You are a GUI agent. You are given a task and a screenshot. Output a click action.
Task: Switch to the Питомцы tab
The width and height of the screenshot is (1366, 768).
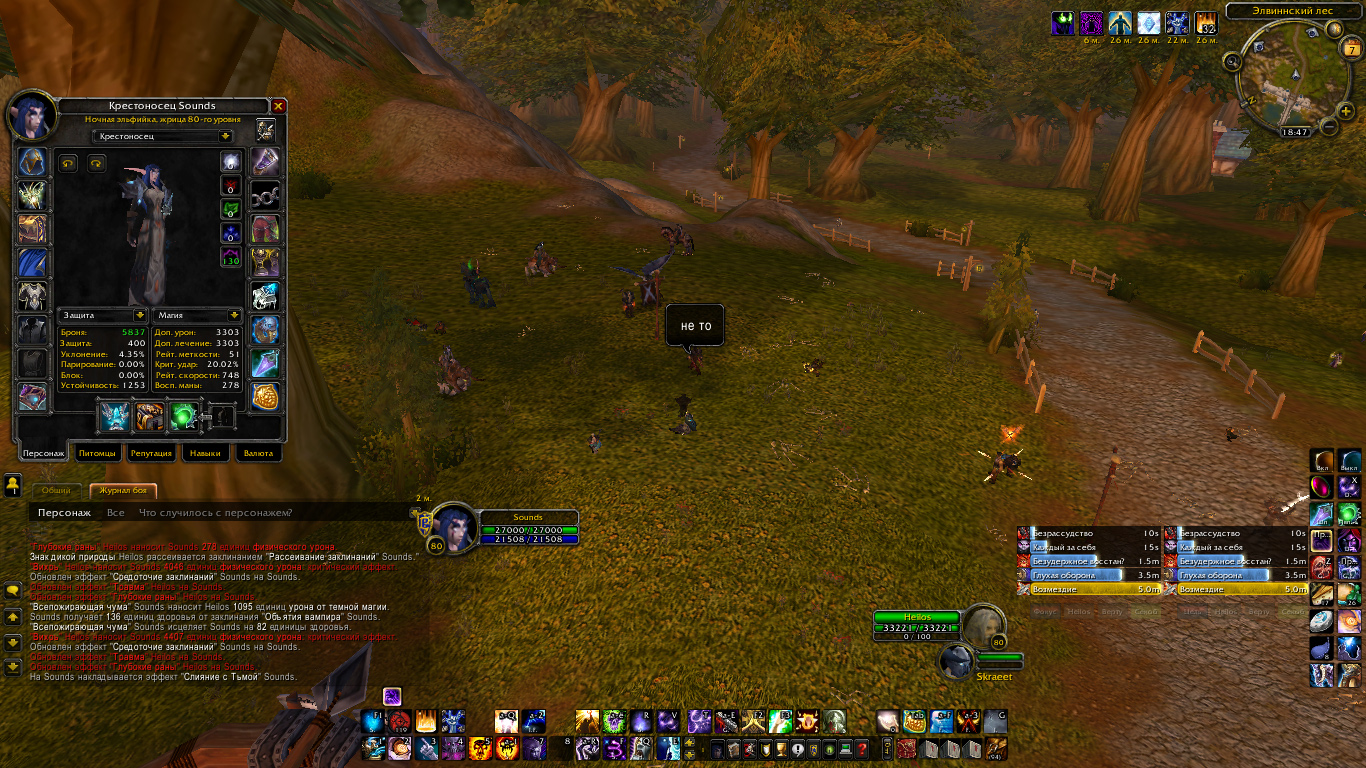(x=98, y=453)
